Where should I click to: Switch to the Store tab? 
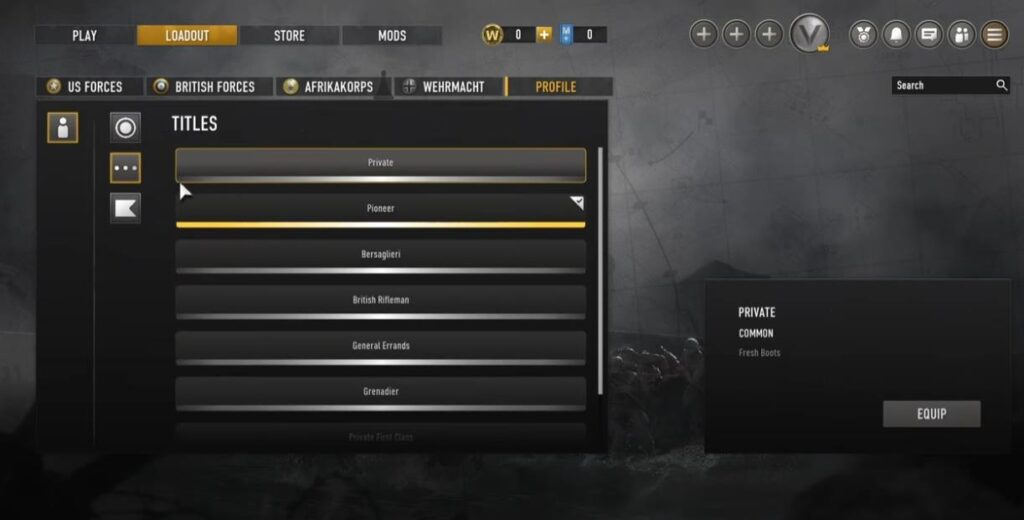(289, 35)
